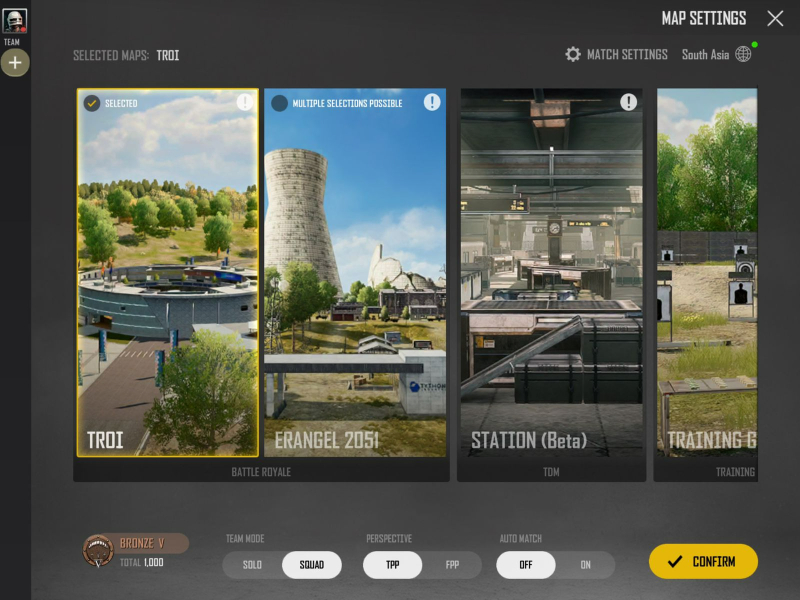View Erangel 2051 map info icon
The height and width of the screenshot is (600, 800).
click(x=432, y=102)
